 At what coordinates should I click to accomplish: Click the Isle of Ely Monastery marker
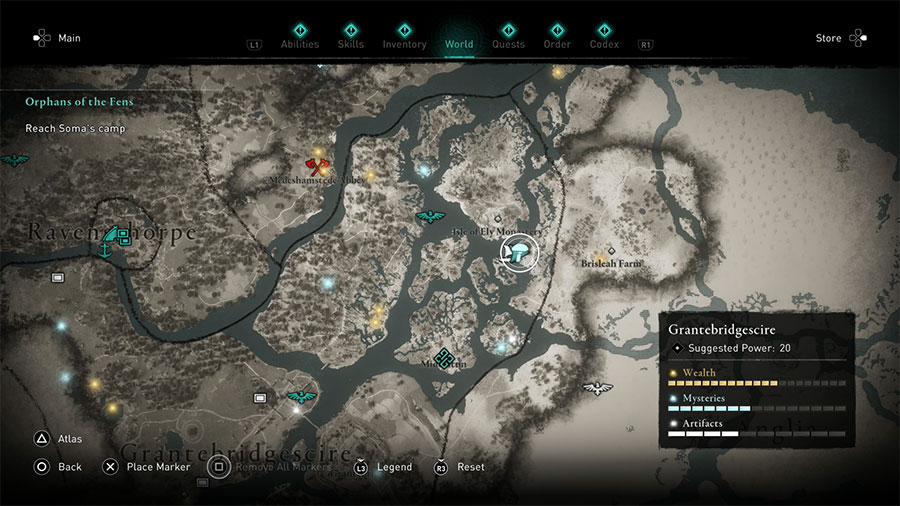tap(498, 218)
